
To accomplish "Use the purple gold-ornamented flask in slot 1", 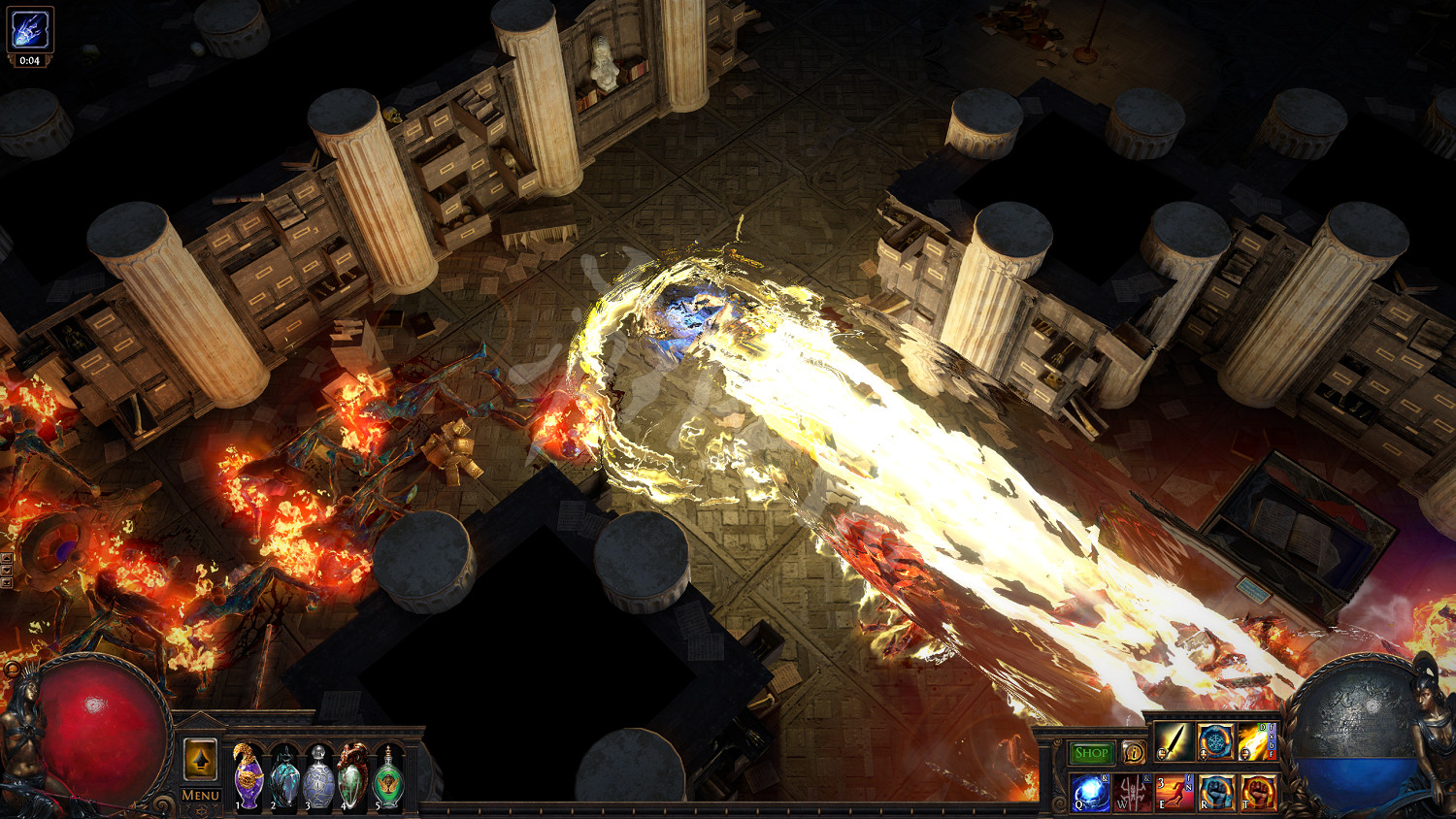I will point(248,778).
